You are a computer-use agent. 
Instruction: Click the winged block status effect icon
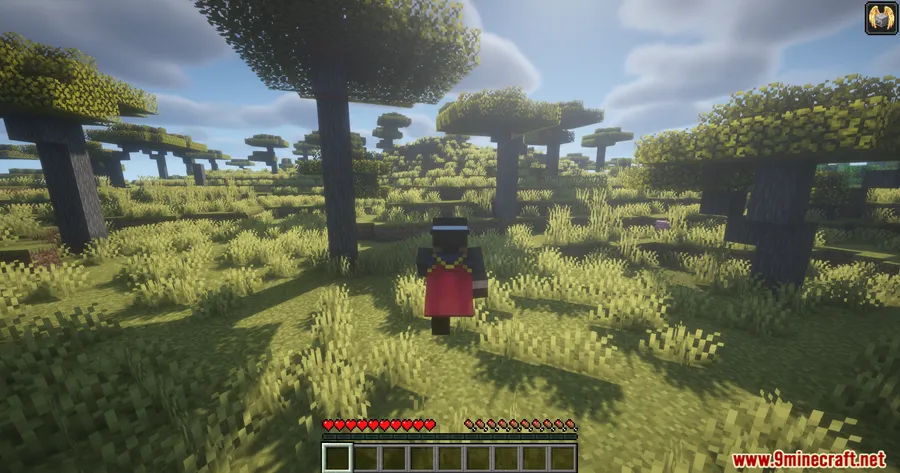click(879, 18)
